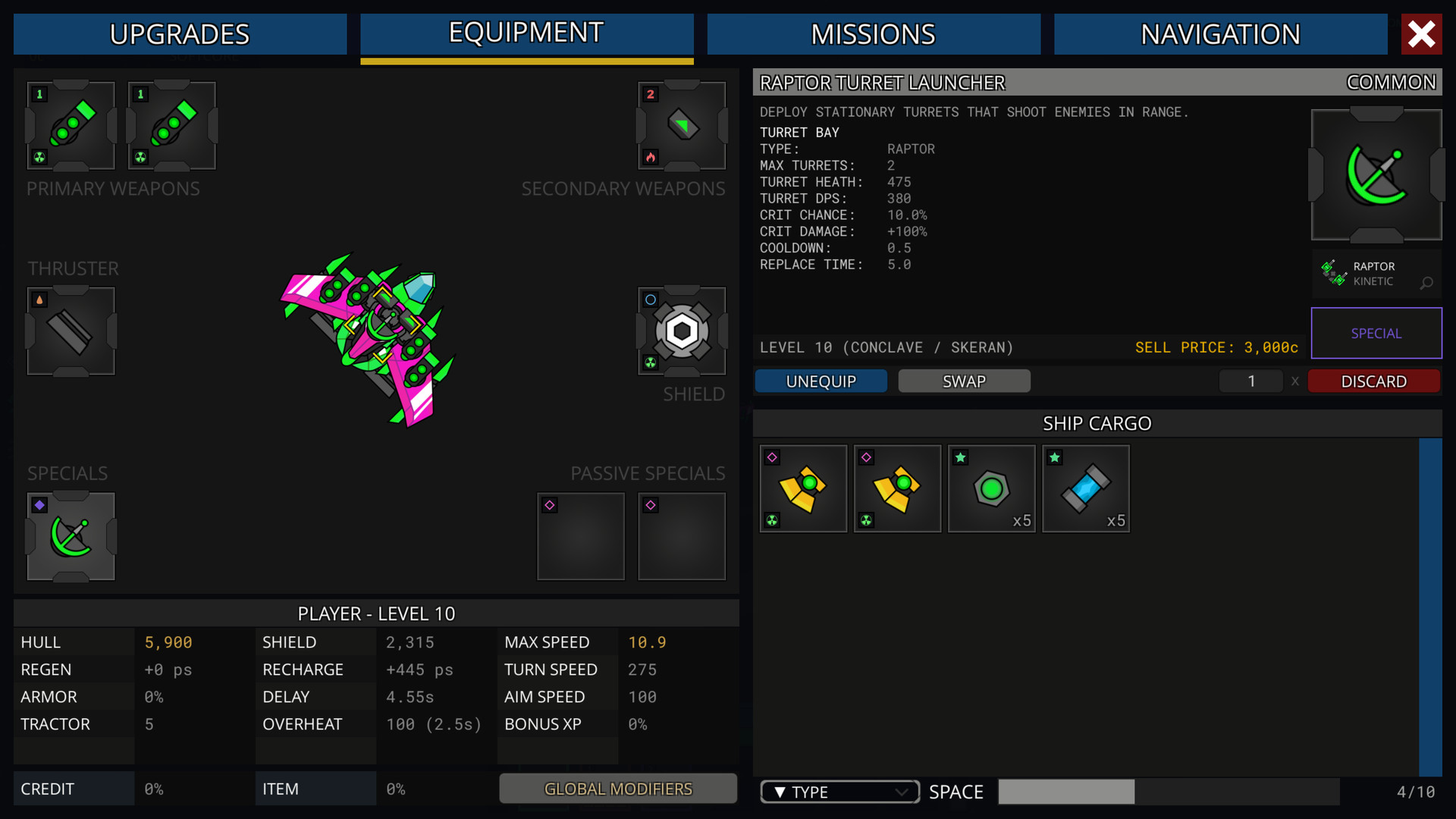Toggle the SPECIAL filter for Raptor turret

(x=1376, y=333)
